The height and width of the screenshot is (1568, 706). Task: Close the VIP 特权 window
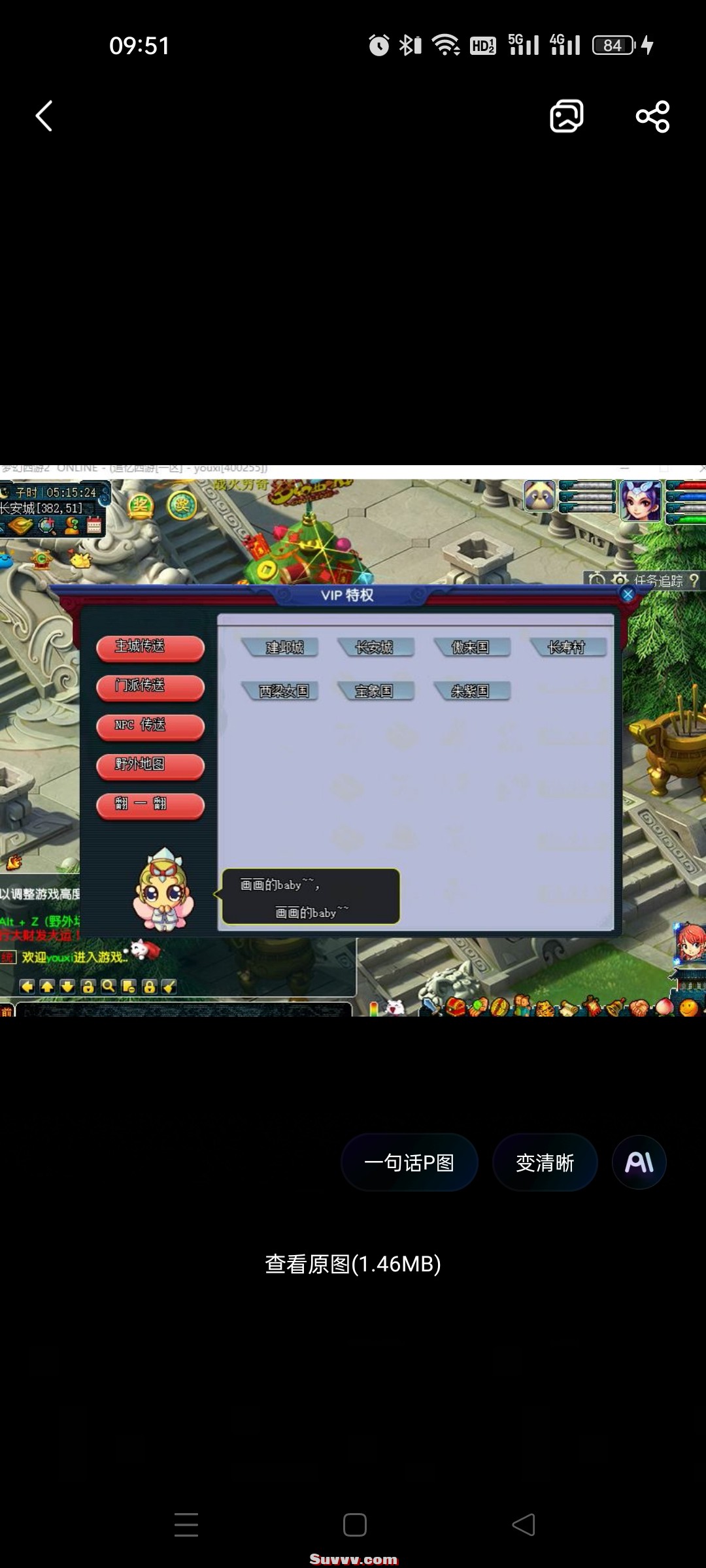628,595
